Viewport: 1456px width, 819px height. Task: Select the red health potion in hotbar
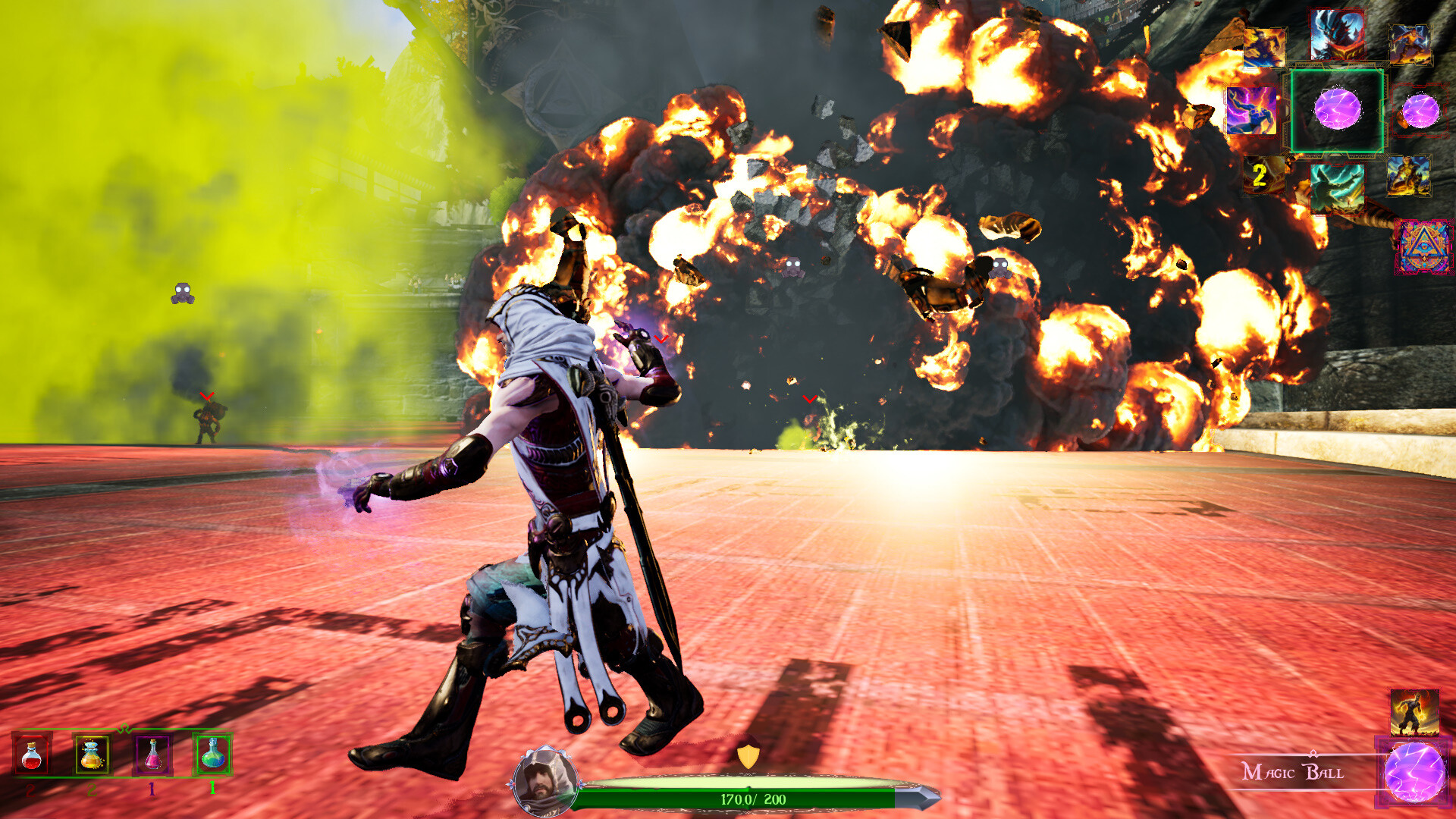click(30, 756)
